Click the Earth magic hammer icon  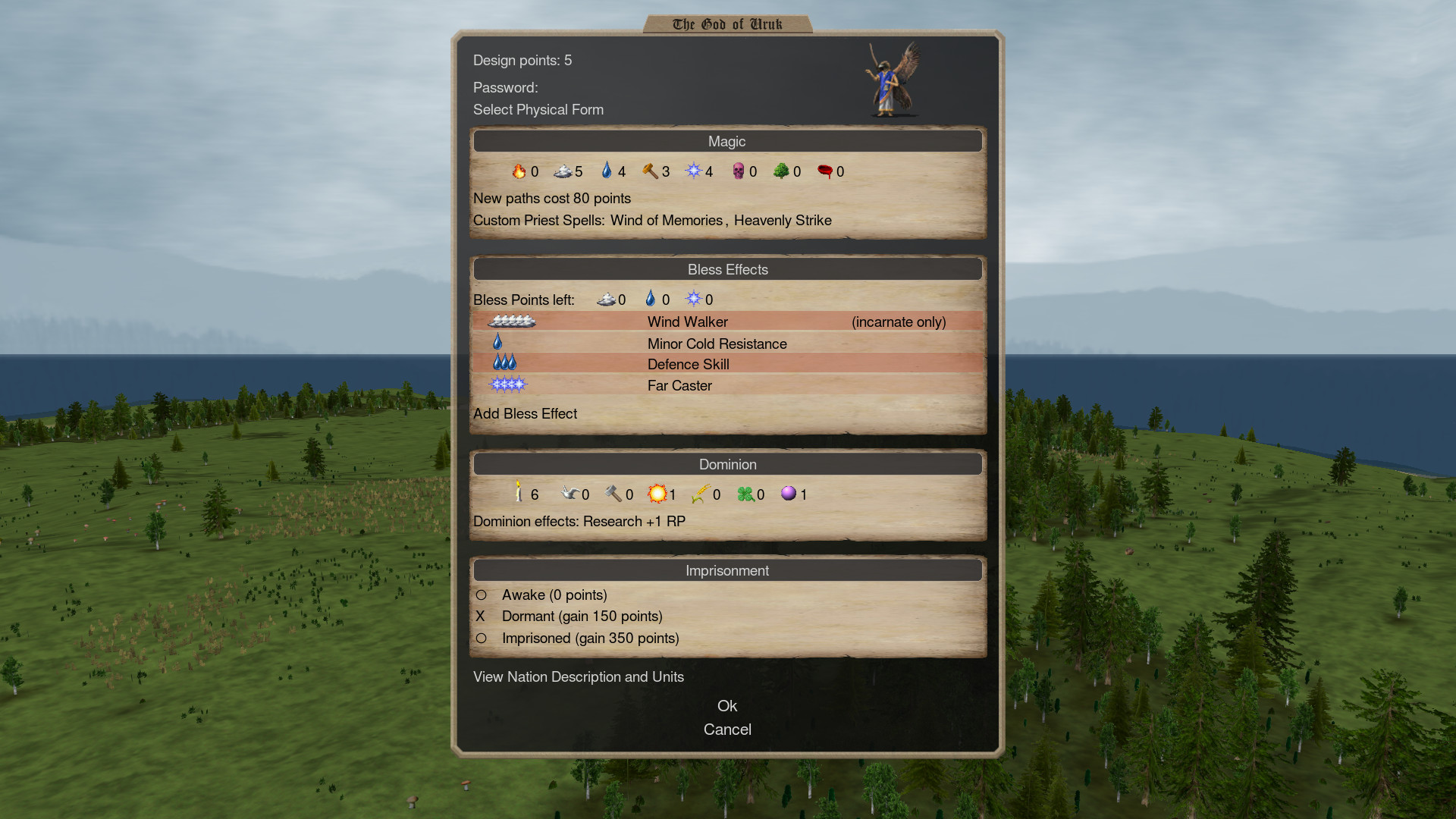pos(652,171)
